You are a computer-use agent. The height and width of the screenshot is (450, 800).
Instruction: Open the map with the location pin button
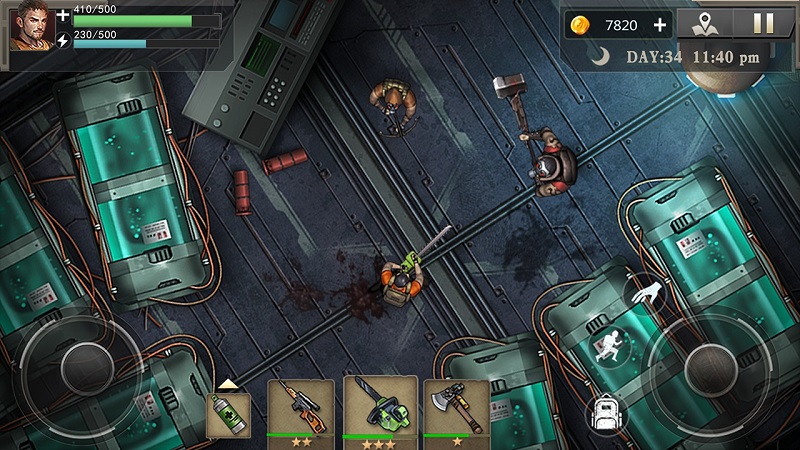click(705, 24)
